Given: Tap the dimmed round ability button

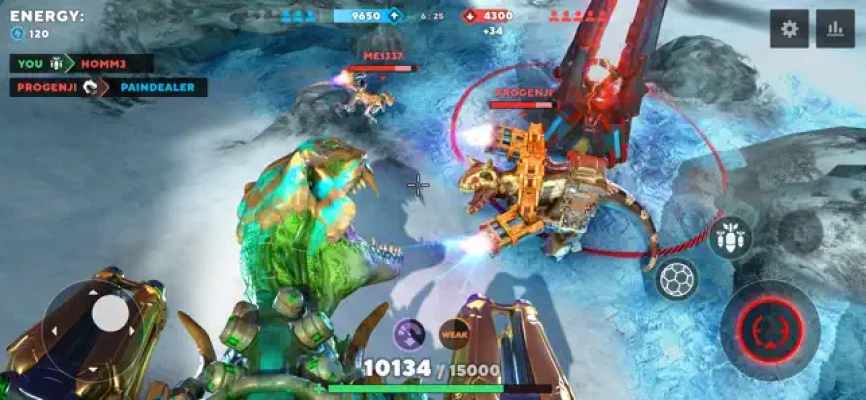Looking at the screenshot, I should [800, 232].
